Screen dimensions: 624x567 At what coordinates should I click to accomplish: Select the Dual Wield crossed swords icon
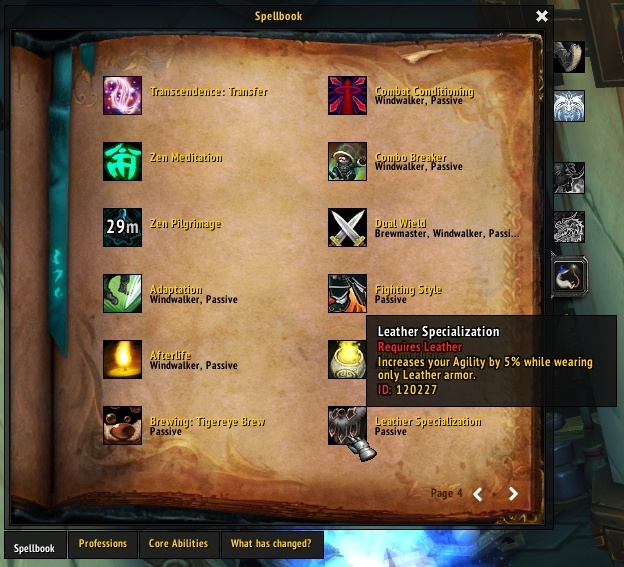pos(347,227)
